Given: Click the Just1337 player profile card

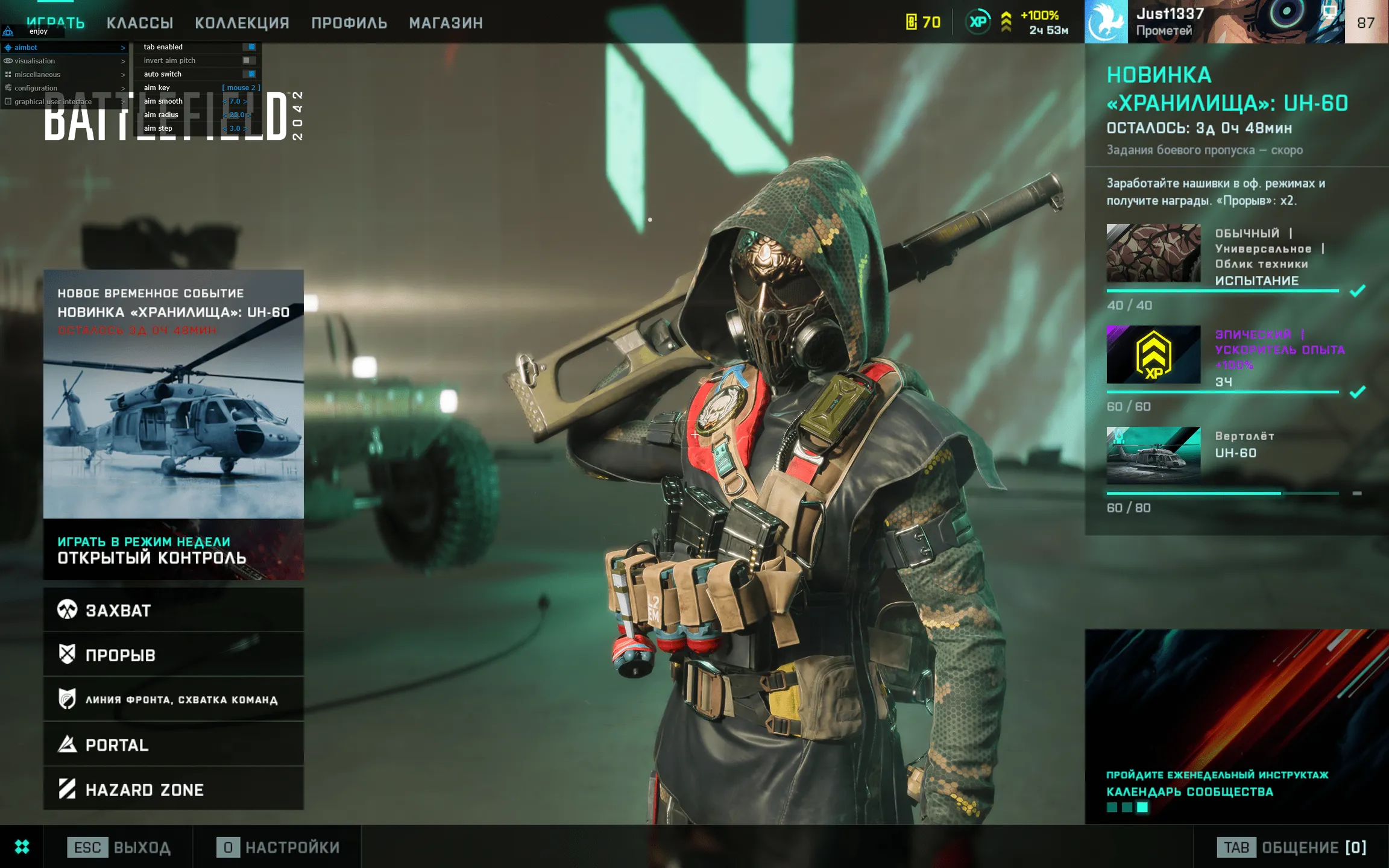Looking at the screenshot, I should [1214, 22].
